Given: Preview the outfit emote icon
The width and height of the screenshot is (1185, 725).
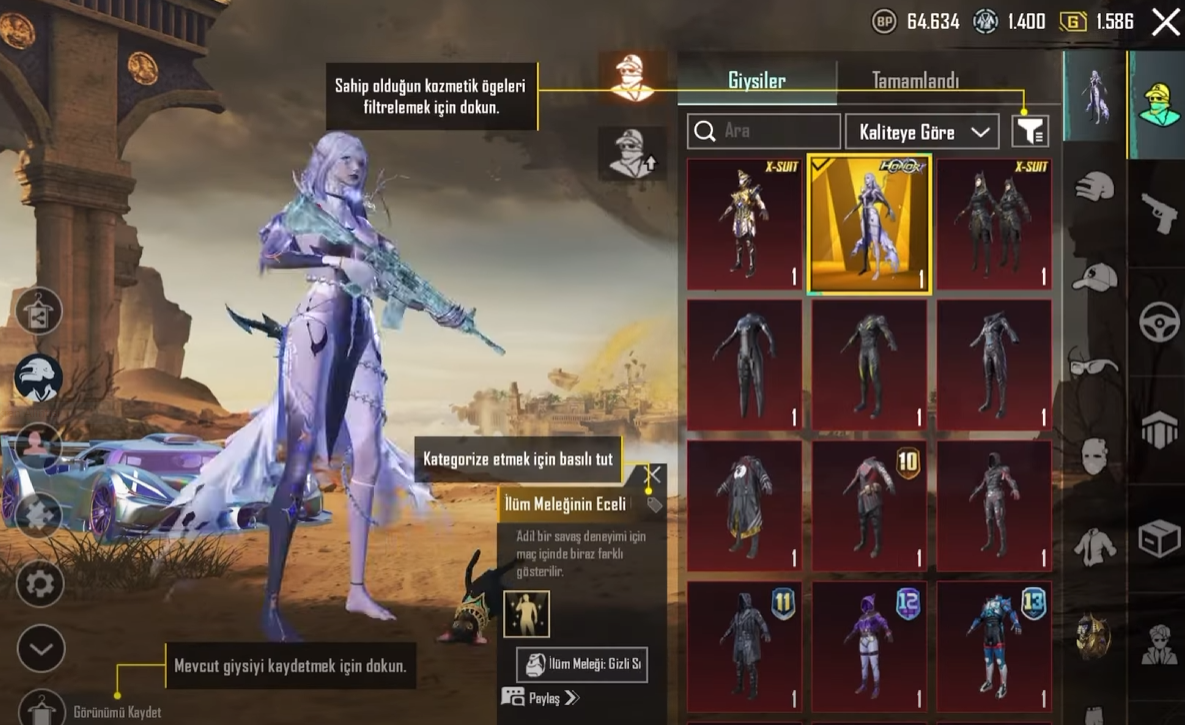Looking at the screenshot, I should (526, 614).
